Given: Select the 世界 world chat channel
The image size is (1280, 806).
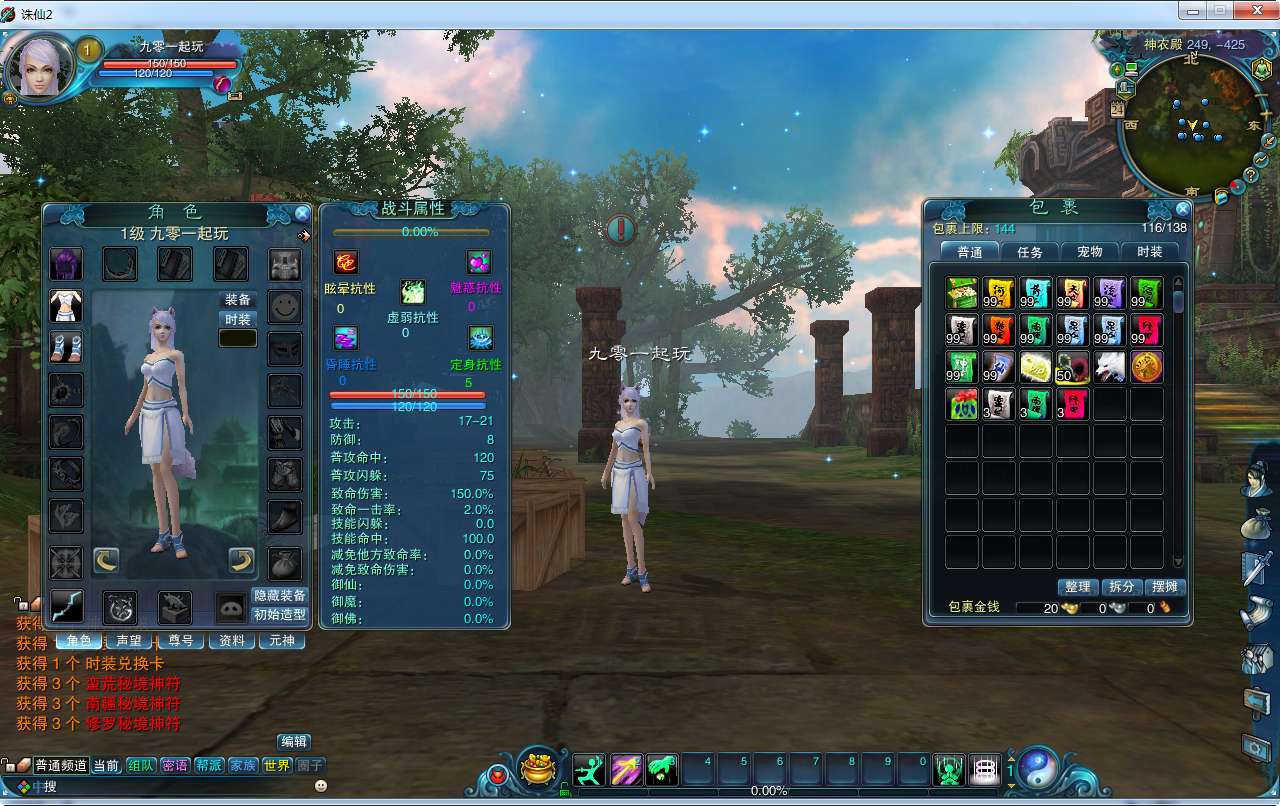Looking at the screenshot, I should coord(277,765).
